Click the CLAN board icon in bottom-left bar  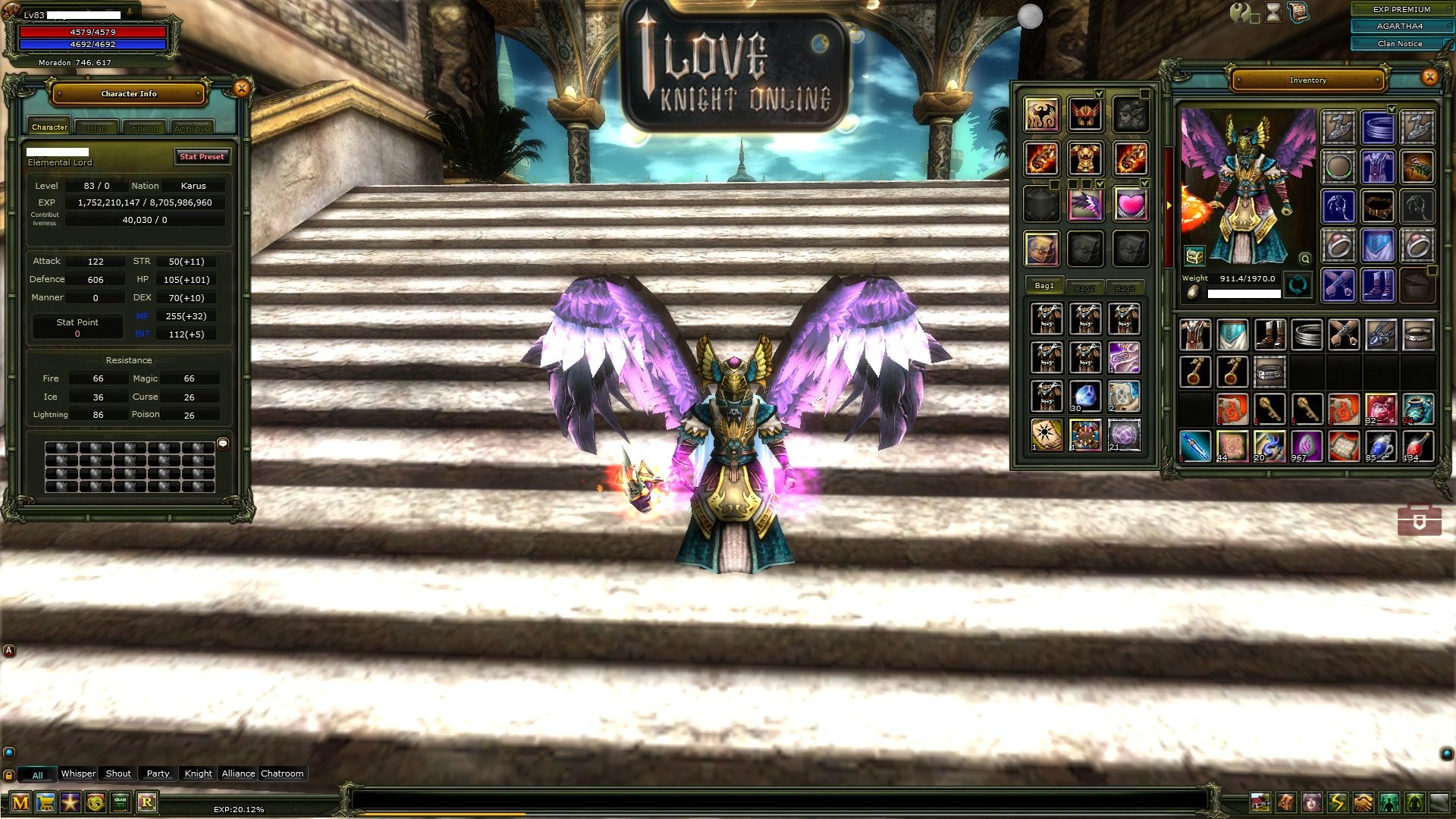tap(120, 802)
